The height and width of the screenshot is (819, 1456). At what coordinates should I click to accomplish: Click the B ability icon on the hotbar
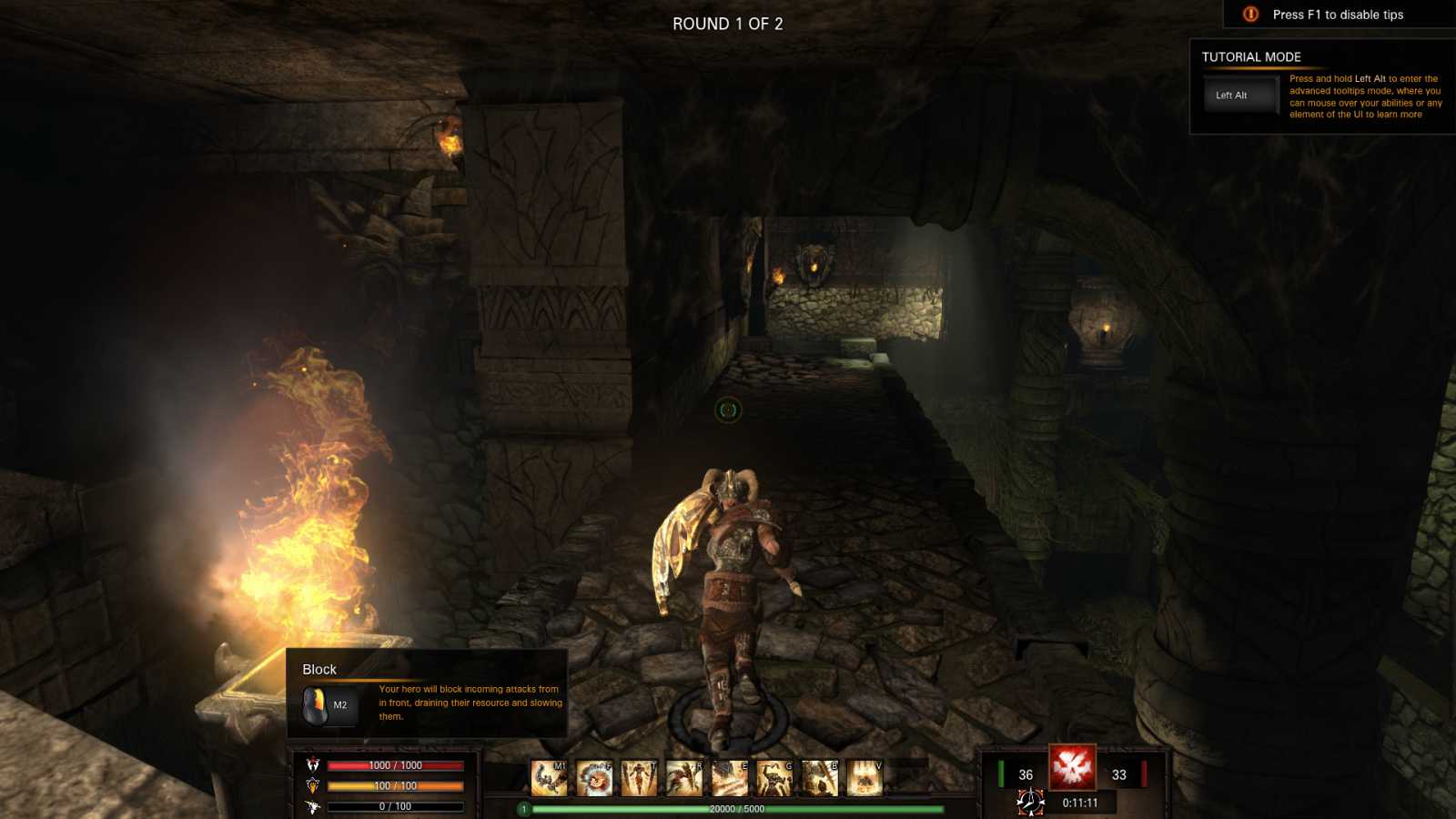[817, 776]
